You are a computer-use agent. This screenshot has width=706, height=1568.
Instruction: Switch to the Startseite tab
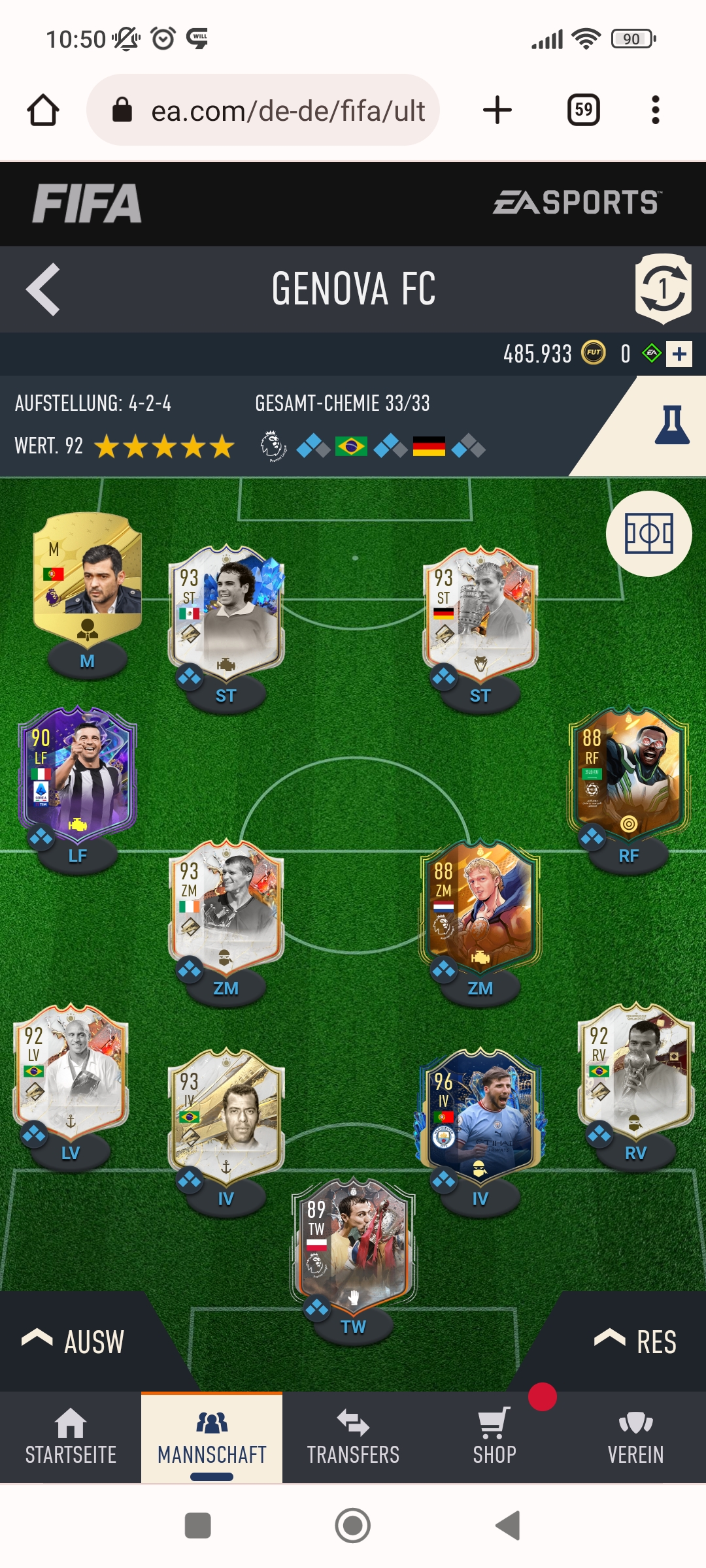pyautogui.click(x=71, y=1437)
